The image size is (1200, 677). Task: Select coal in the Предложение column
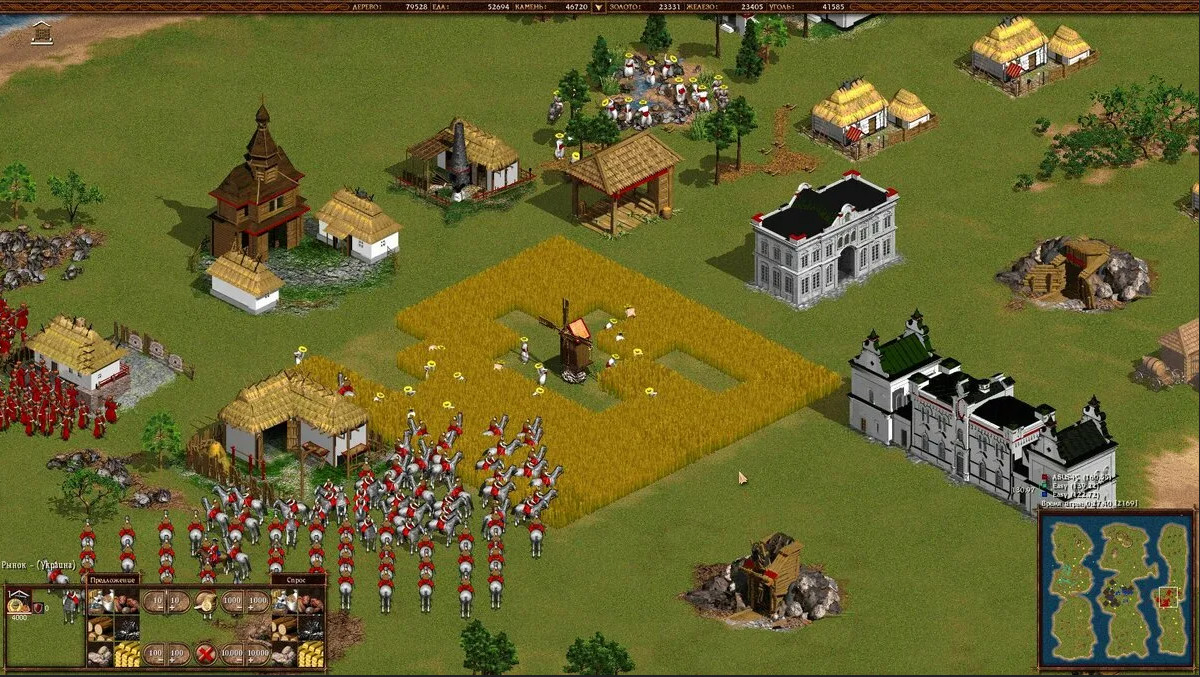coord(126,629)
